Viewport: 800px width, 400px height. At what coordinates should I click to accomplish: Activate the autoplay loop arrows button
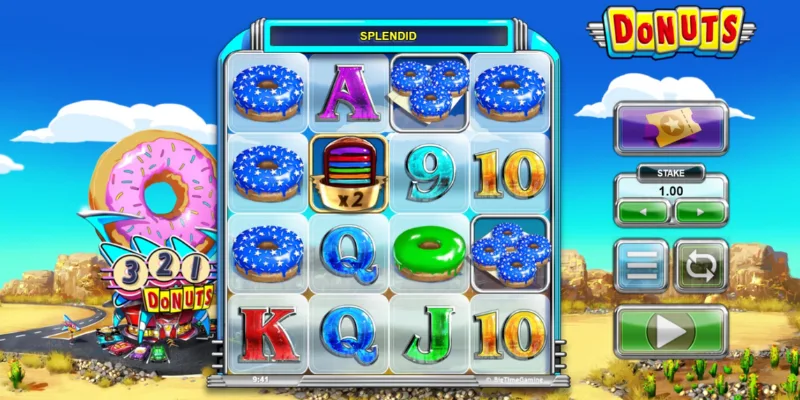click(701, 266)
